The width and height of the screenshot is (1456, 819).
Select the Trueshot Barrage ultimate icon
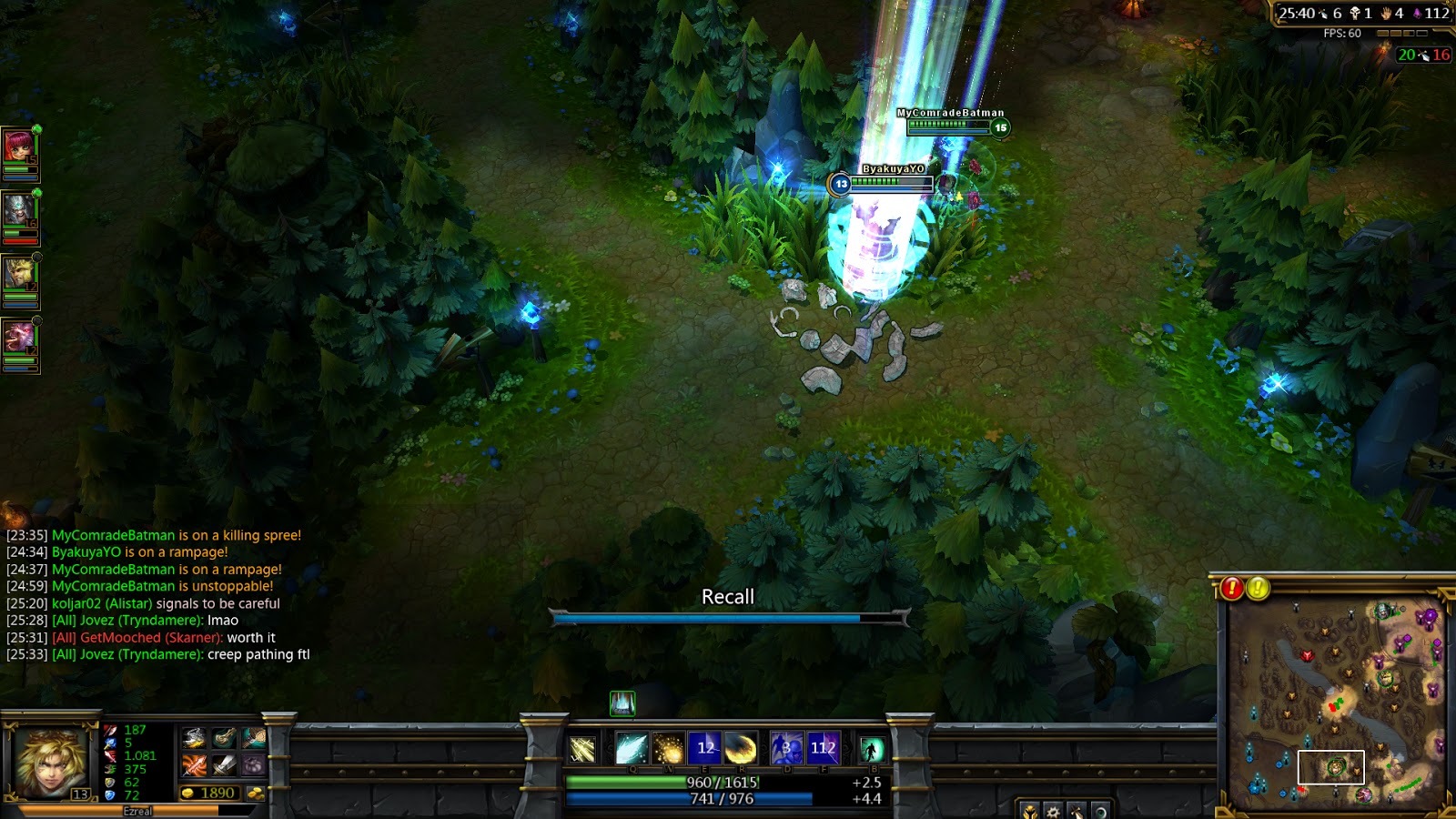point(742,748)
